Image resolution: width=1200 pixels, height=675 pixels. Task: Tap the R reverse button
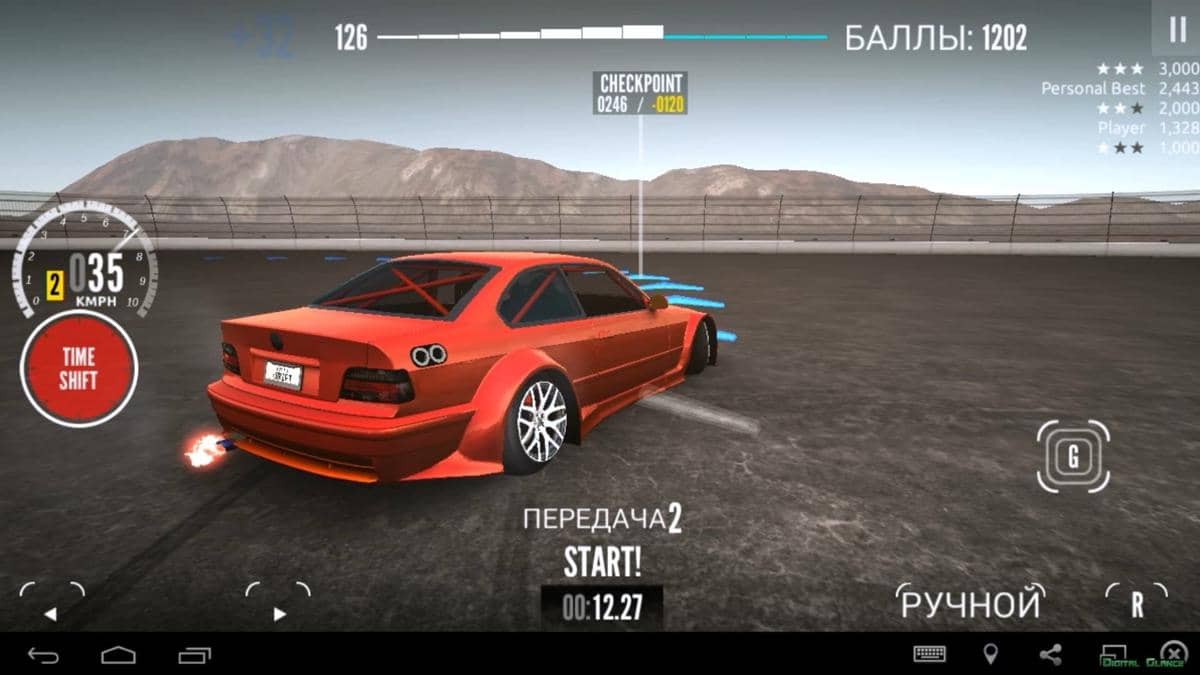(x=1137, y=604)
